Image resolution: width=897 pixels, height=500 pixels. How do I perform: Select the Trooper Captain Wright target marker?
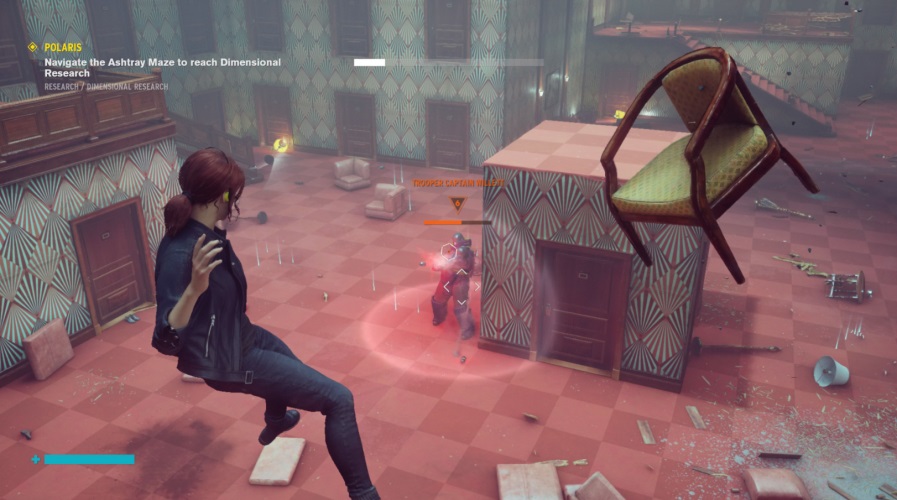pyautogui.click(x=457, y=204)
